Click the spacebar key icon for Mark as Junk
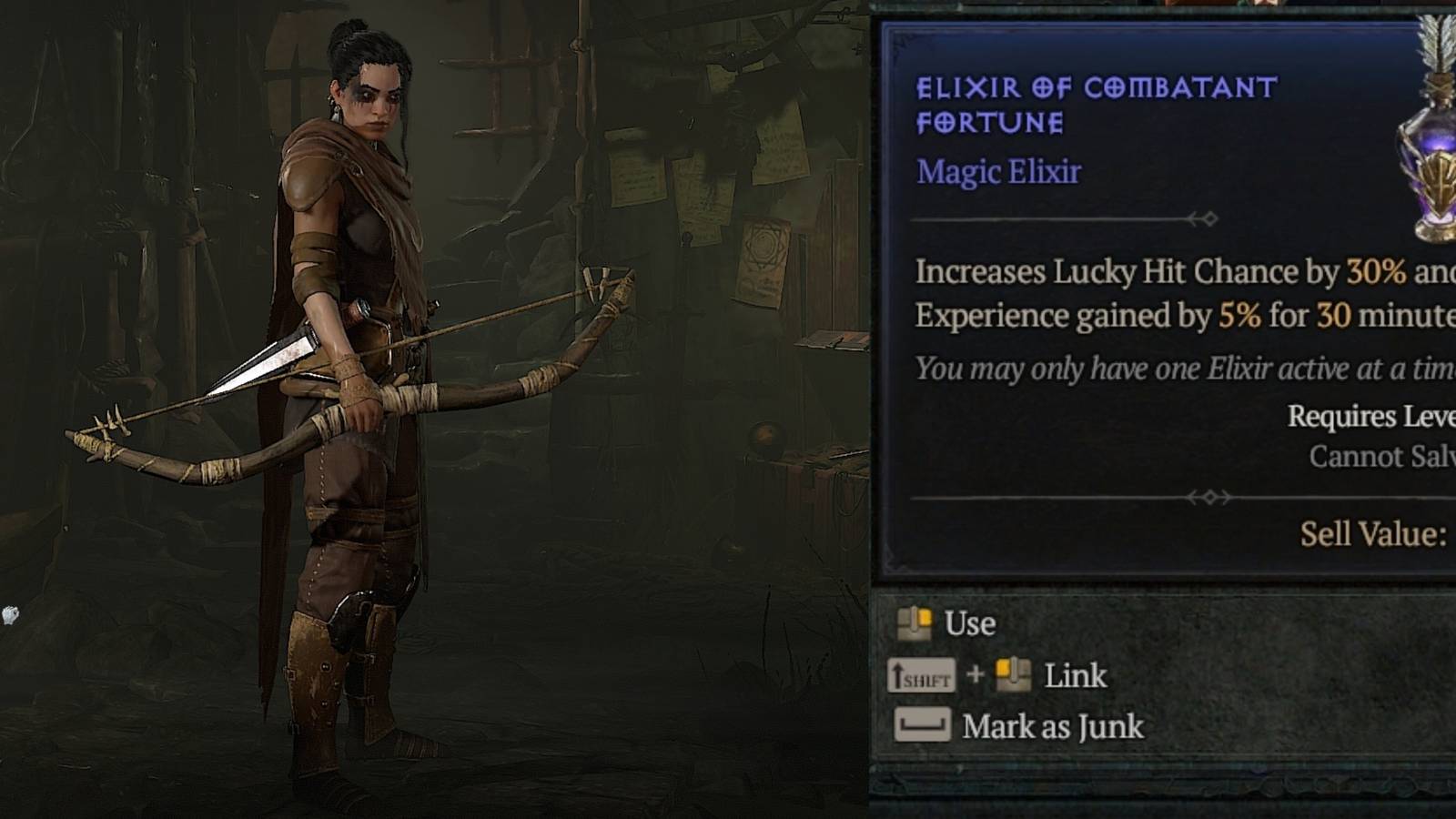Viewport: 1456px width, 819px height. (924, 726)
